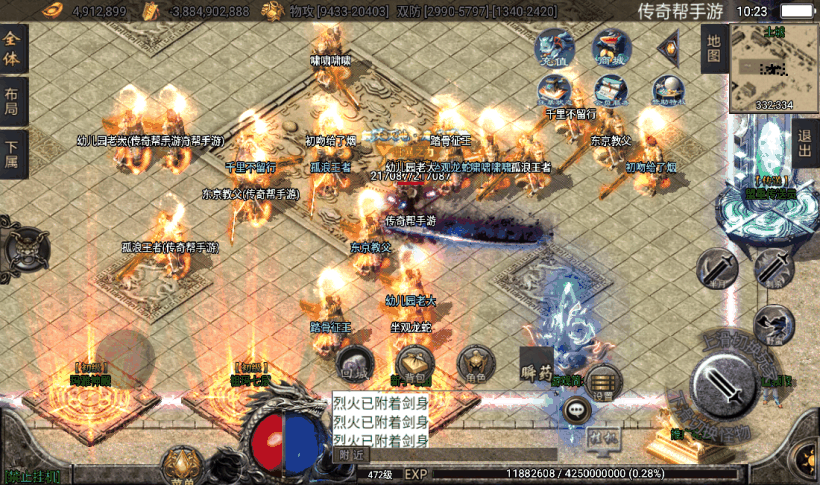Open the 充值 recharge icon

[554, 49]
